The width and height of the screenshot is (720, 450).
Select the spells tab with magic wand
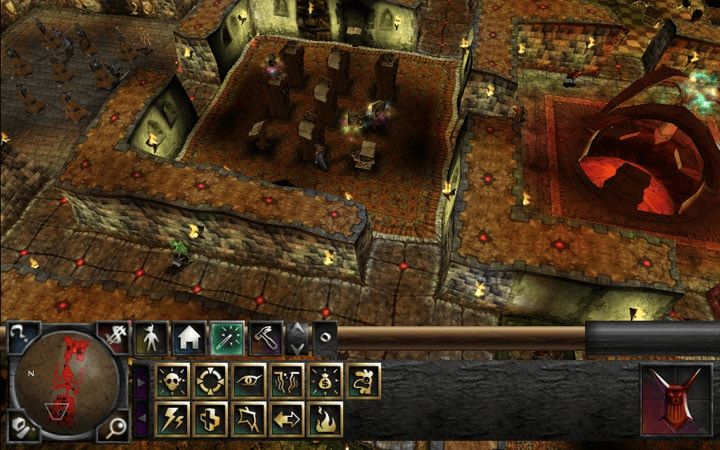coord(227,338)
